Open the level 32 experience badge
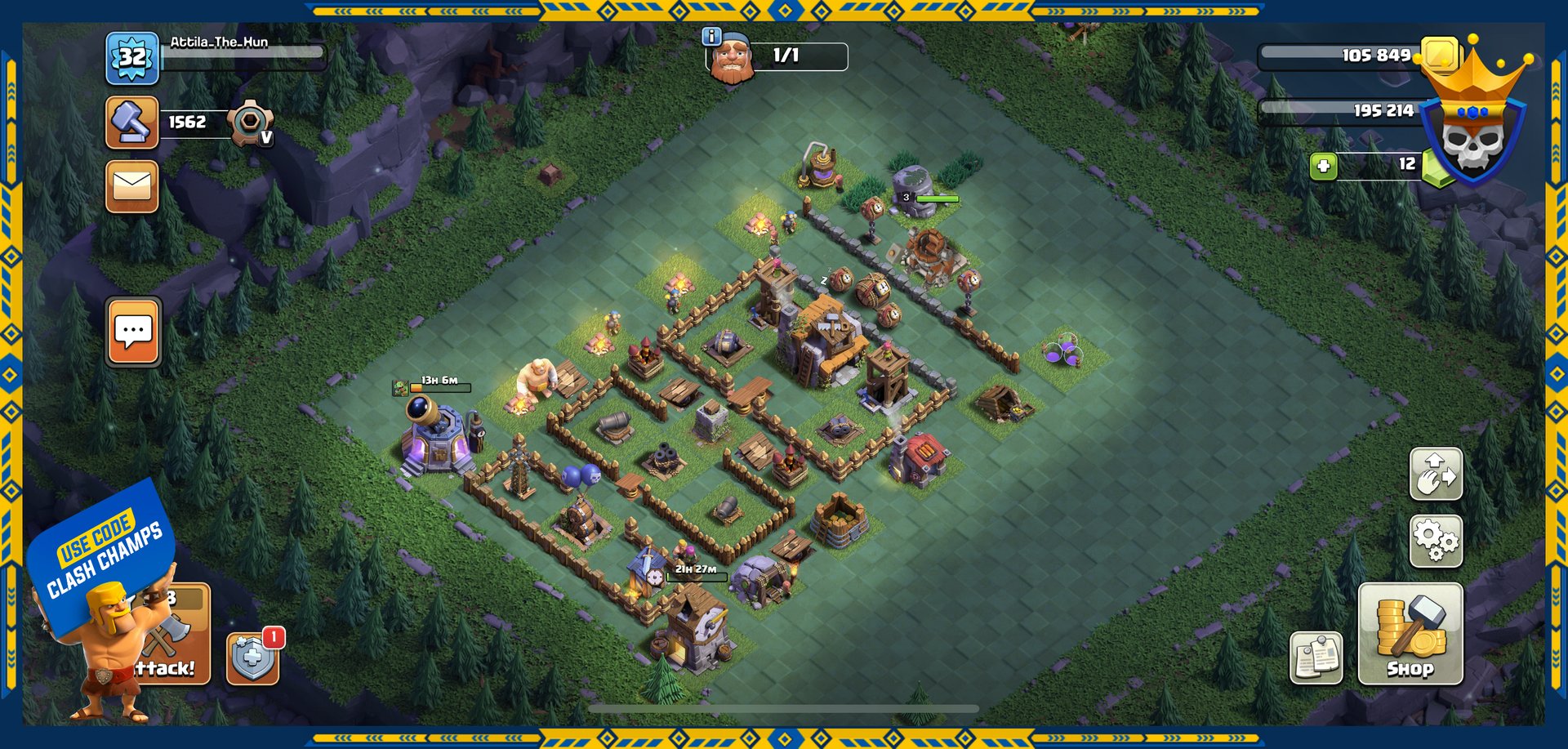The width and height of the screenshot is (1568, 749). pyautogui.click(x=131, y=58)
